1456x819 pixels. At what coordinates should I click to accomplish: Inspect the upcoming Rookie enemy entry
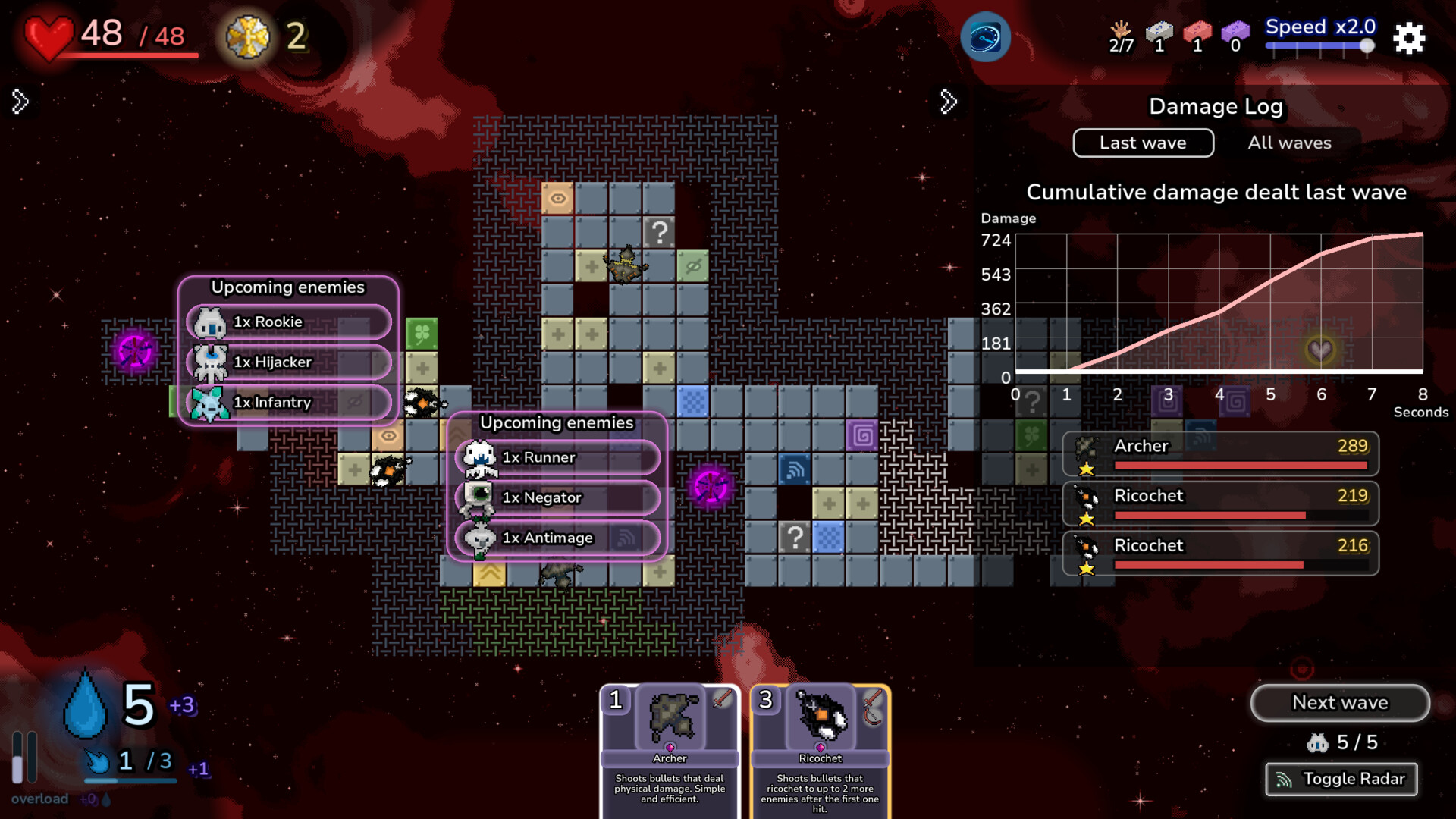[x=289, y=322]
